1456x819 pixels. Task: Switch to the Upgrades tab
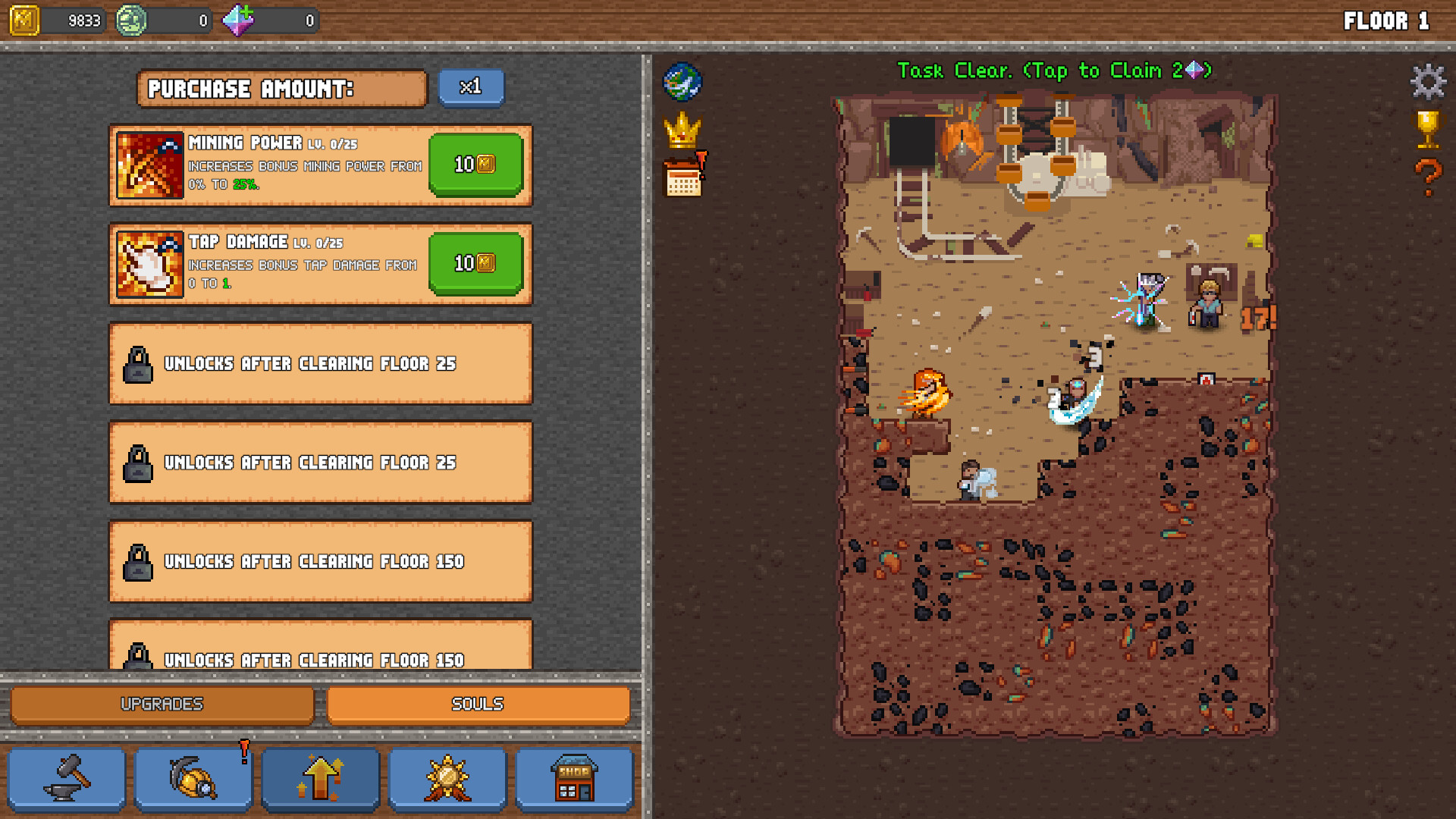pos(162,703)
